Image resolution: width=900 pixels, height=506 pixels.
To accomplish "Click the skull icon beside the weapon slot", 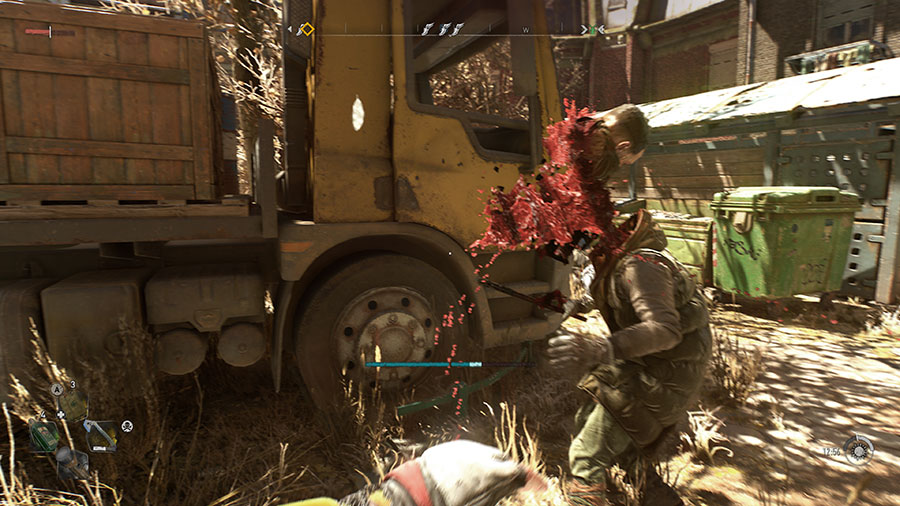I will 127,426.
